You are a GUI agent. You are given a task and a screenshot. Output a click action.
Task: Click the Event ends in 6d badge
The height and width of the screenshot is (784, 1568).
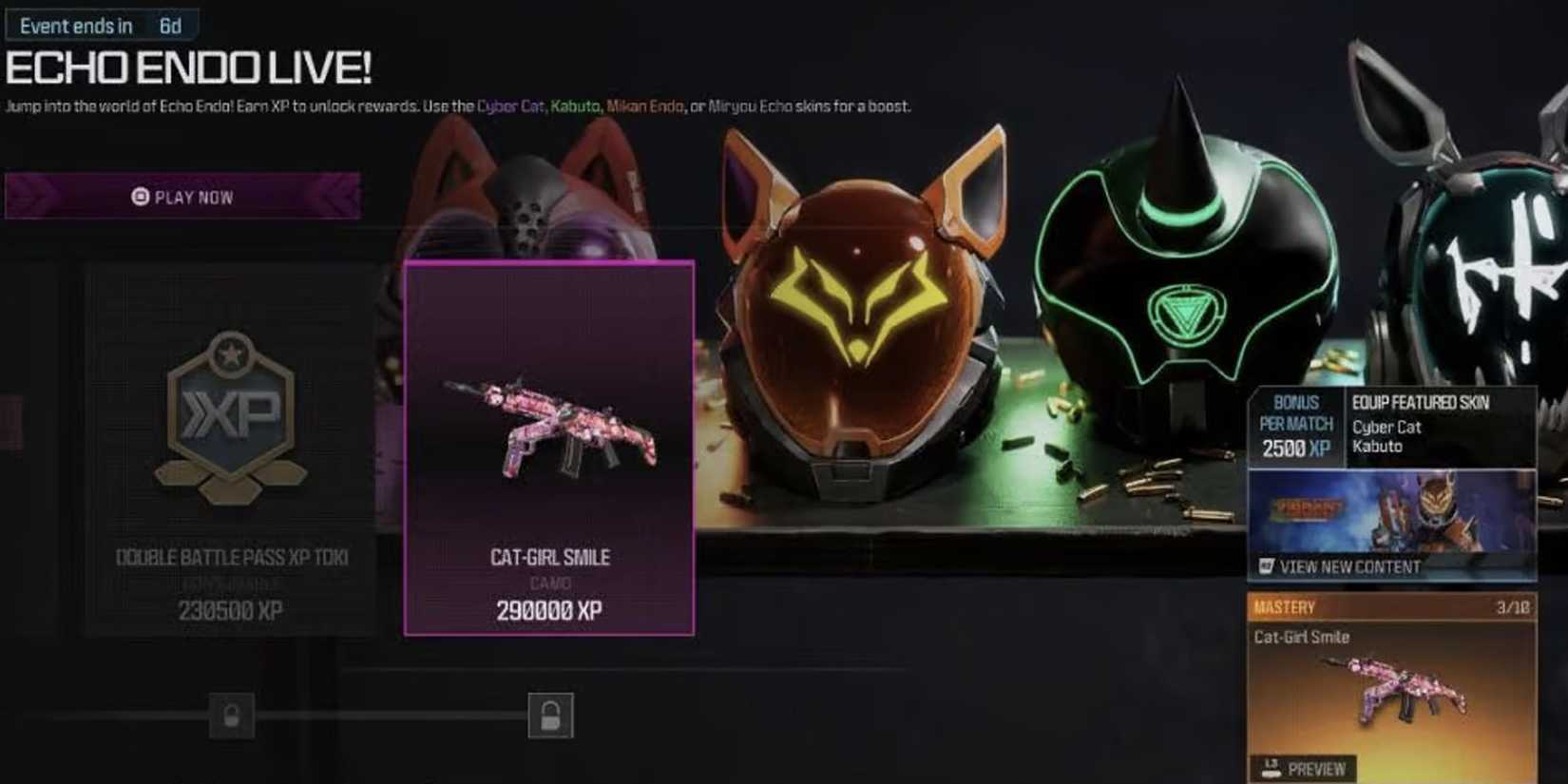(x=105, y=25)
